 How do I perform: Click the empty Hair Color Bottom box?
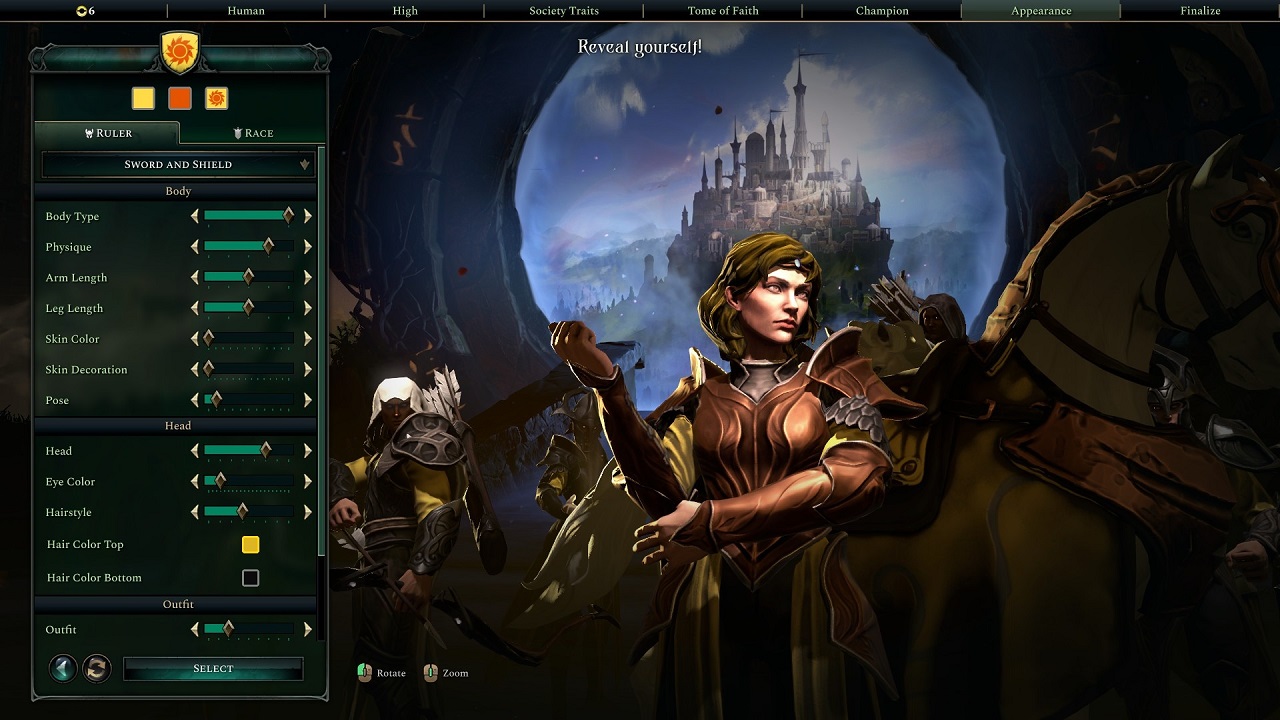pos(250,577)
